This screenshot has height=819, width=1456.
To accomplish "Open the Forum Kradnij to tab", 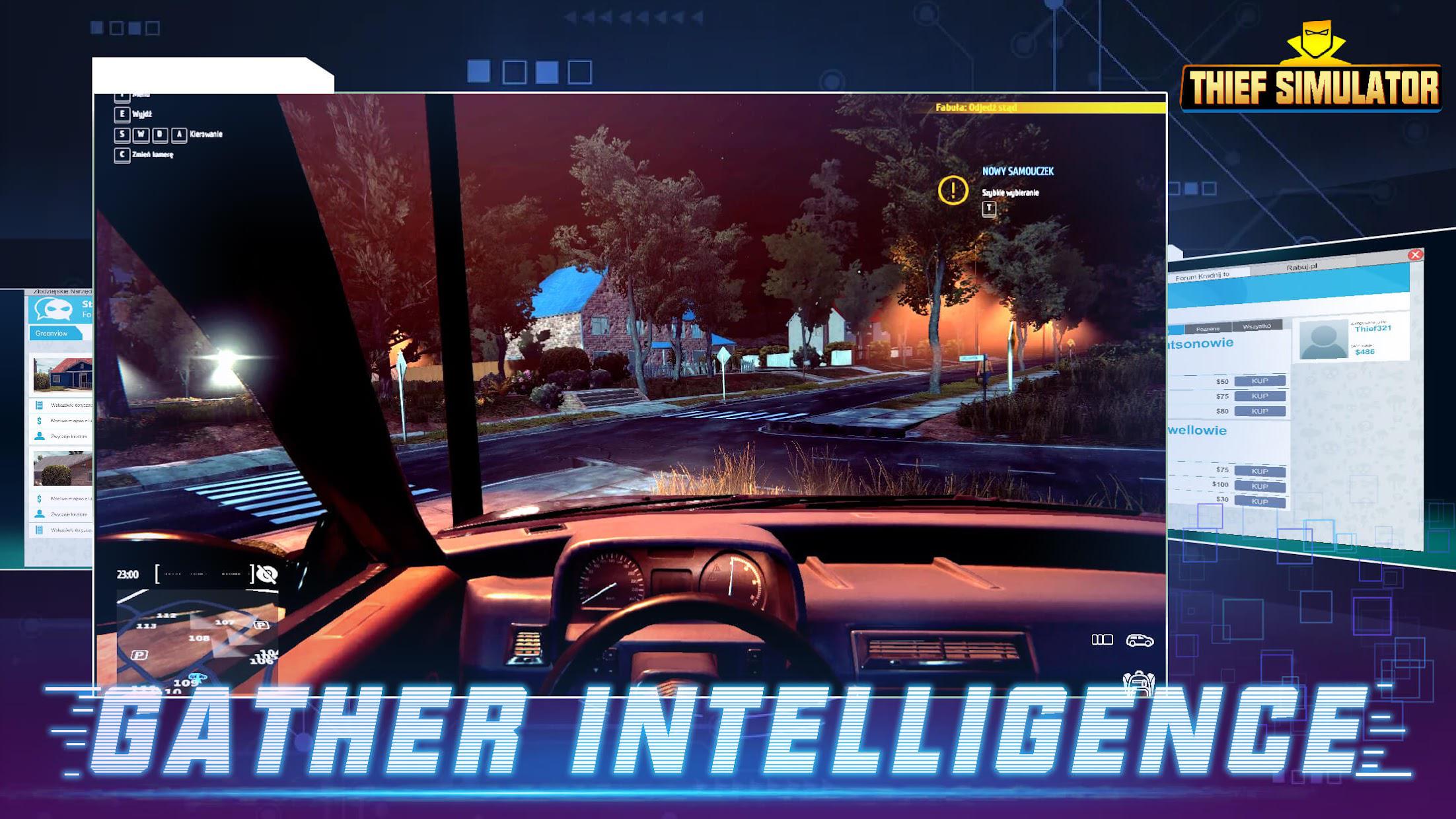I will point(1202,276).
